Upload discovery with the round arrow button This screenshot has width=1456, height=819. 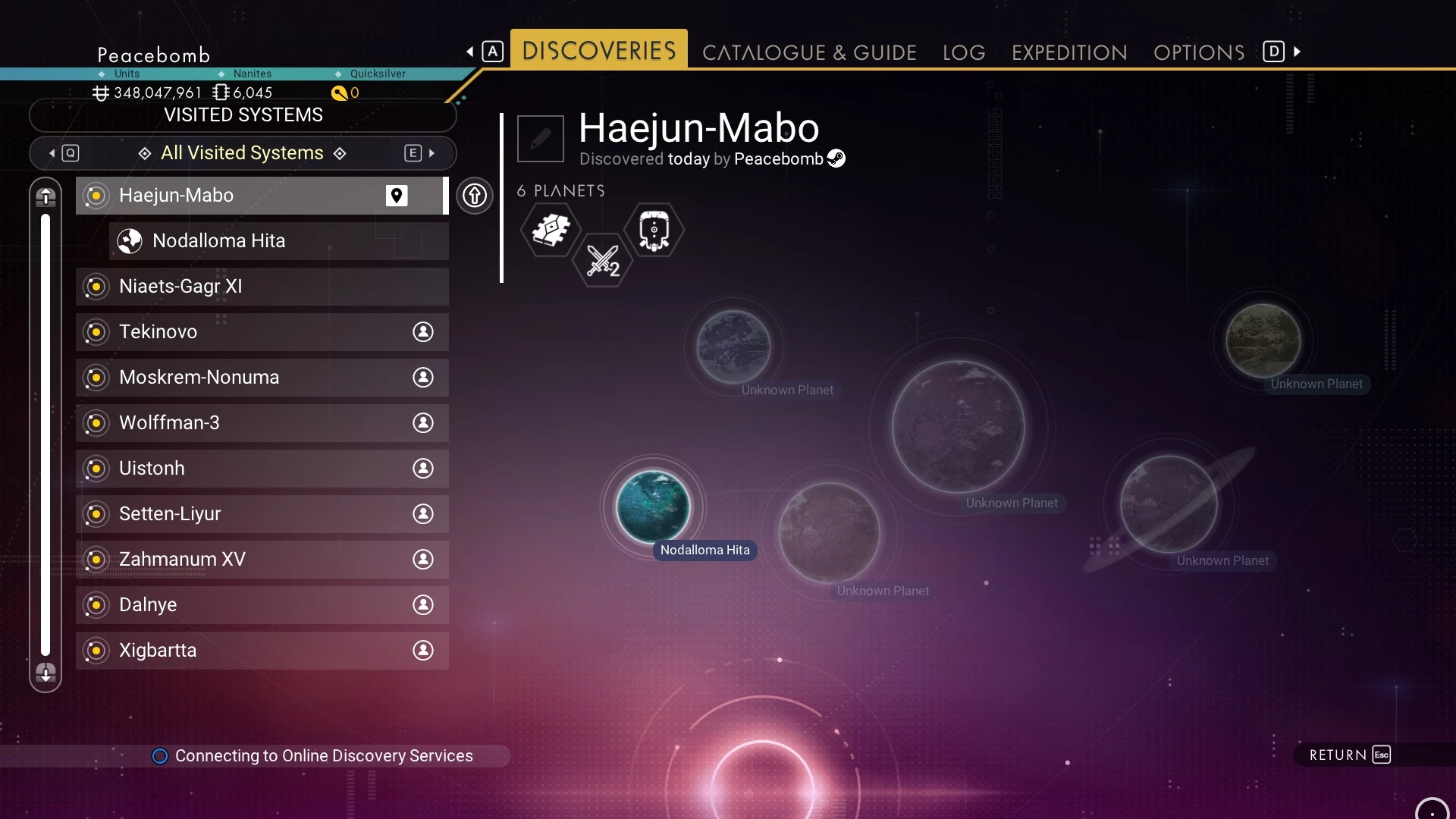(x=475, y=196)
